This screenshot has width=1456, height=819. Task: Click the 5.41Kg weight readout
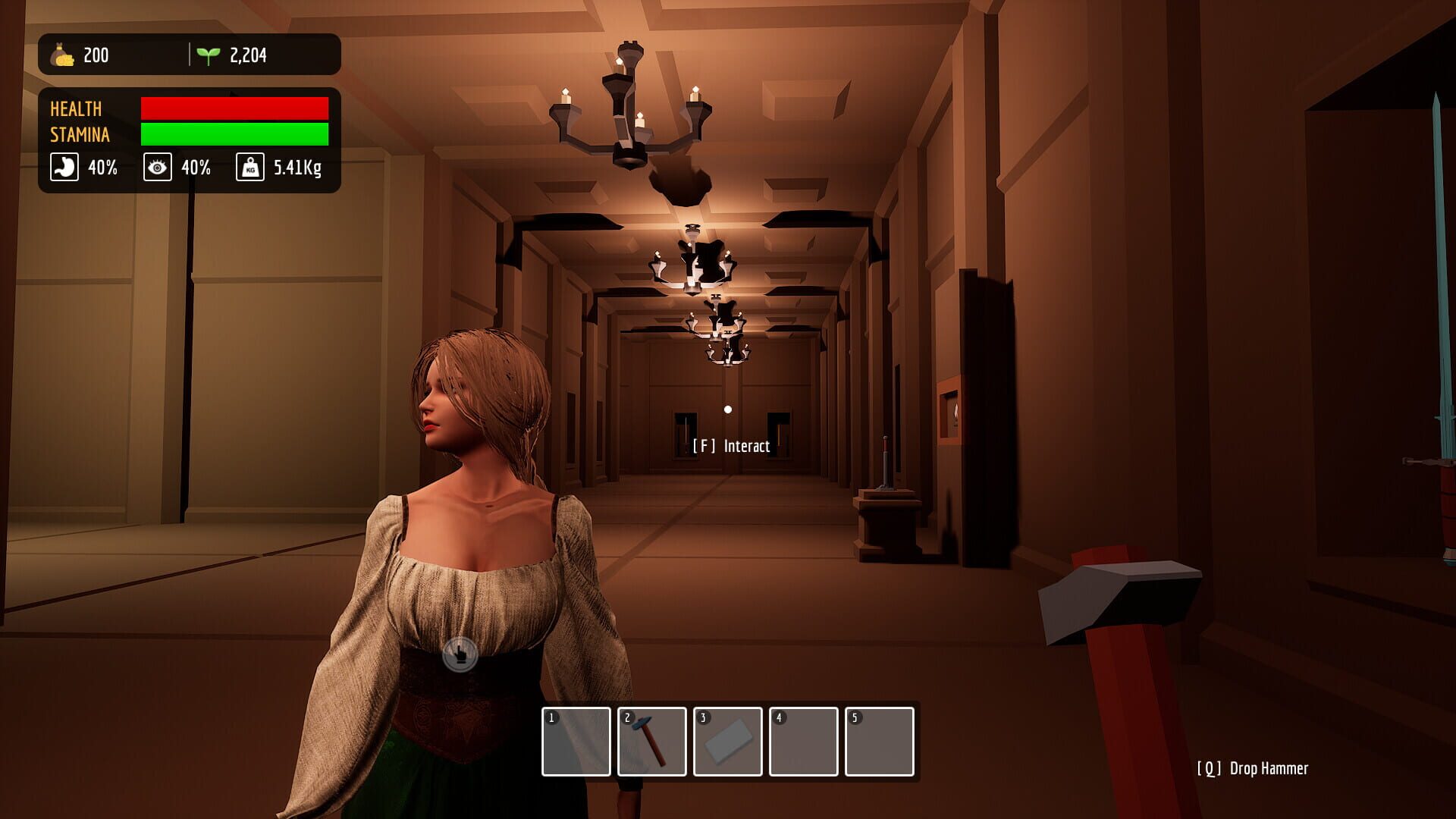(x=297, y=168)
